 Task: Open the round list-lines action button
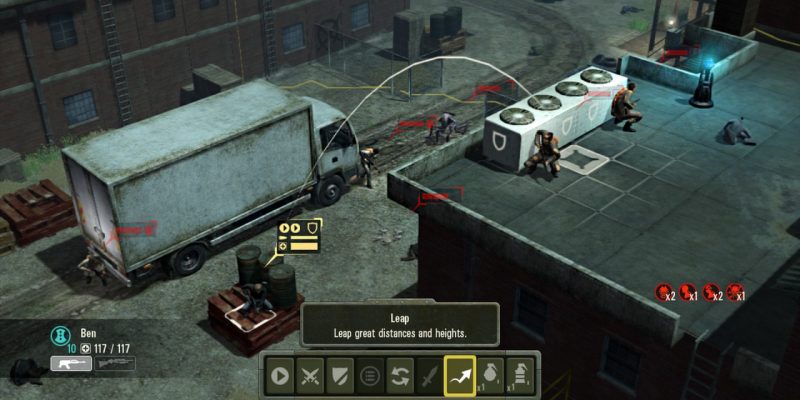pos(371,375)
